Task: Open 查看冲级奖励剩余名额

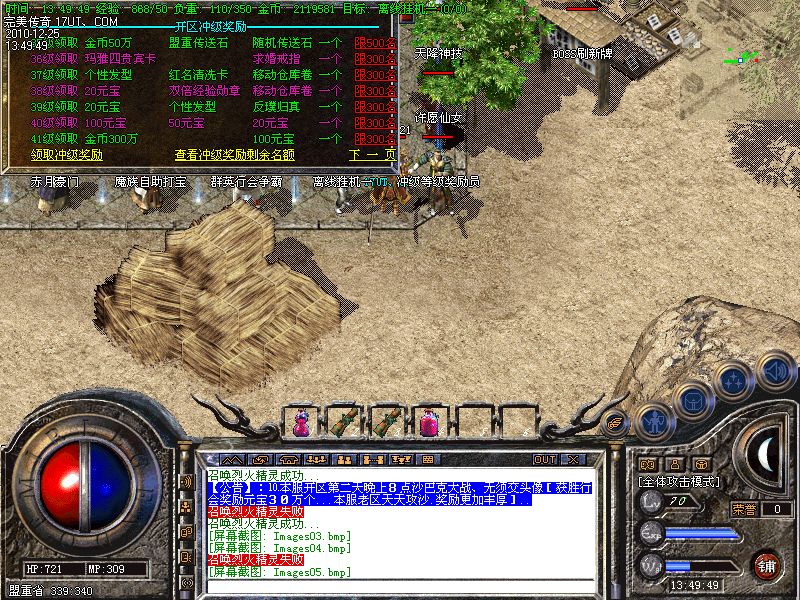Action: pyautogui.click(x=235, y=155)
